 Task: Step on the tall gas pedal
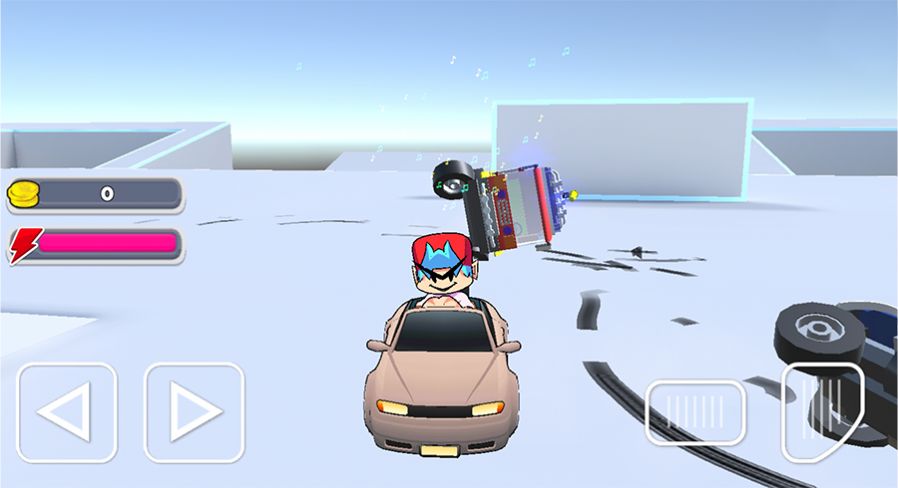(x=821, y=411)
